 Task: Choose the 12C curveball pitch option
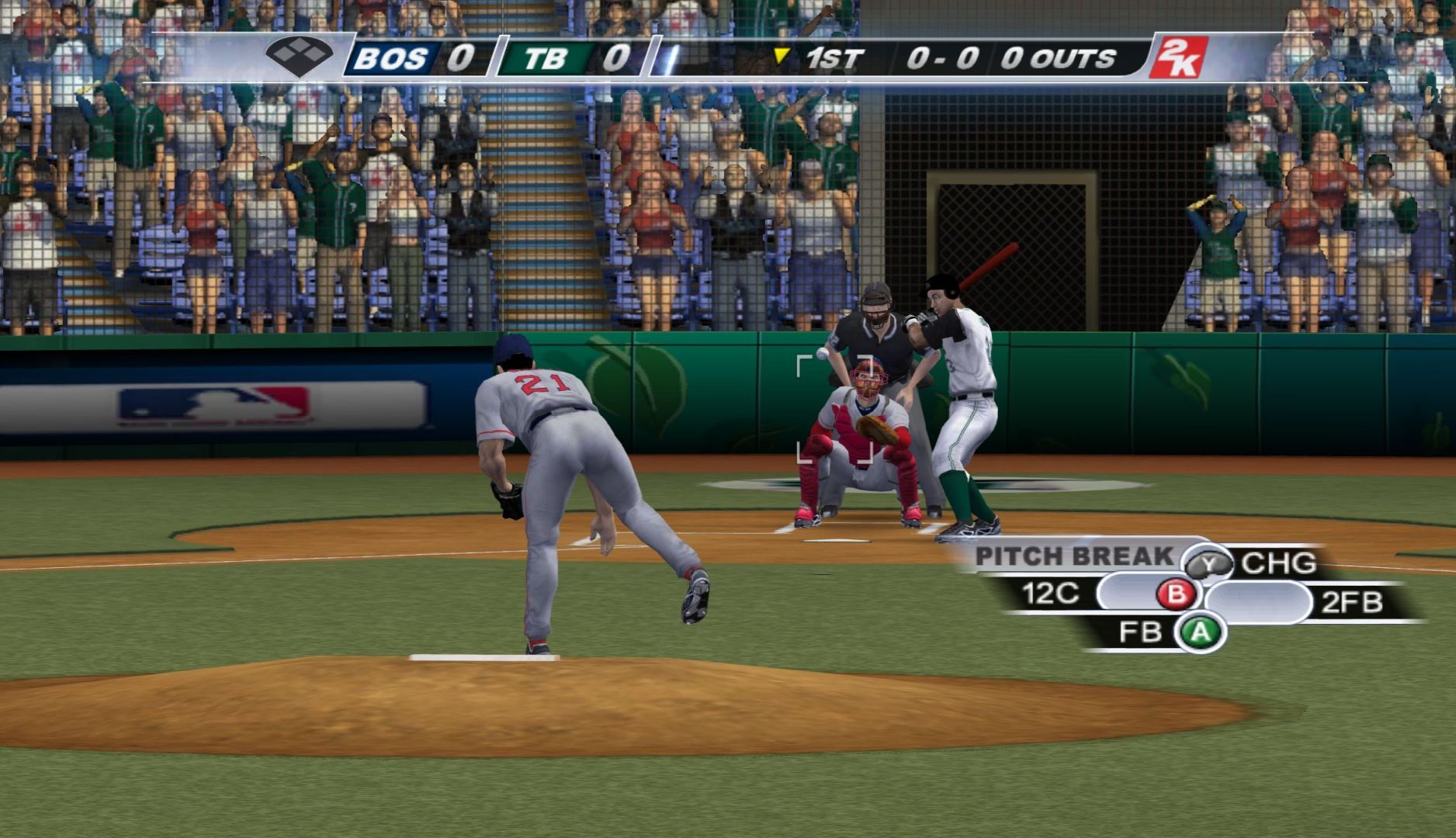(x=1051, y=594)
